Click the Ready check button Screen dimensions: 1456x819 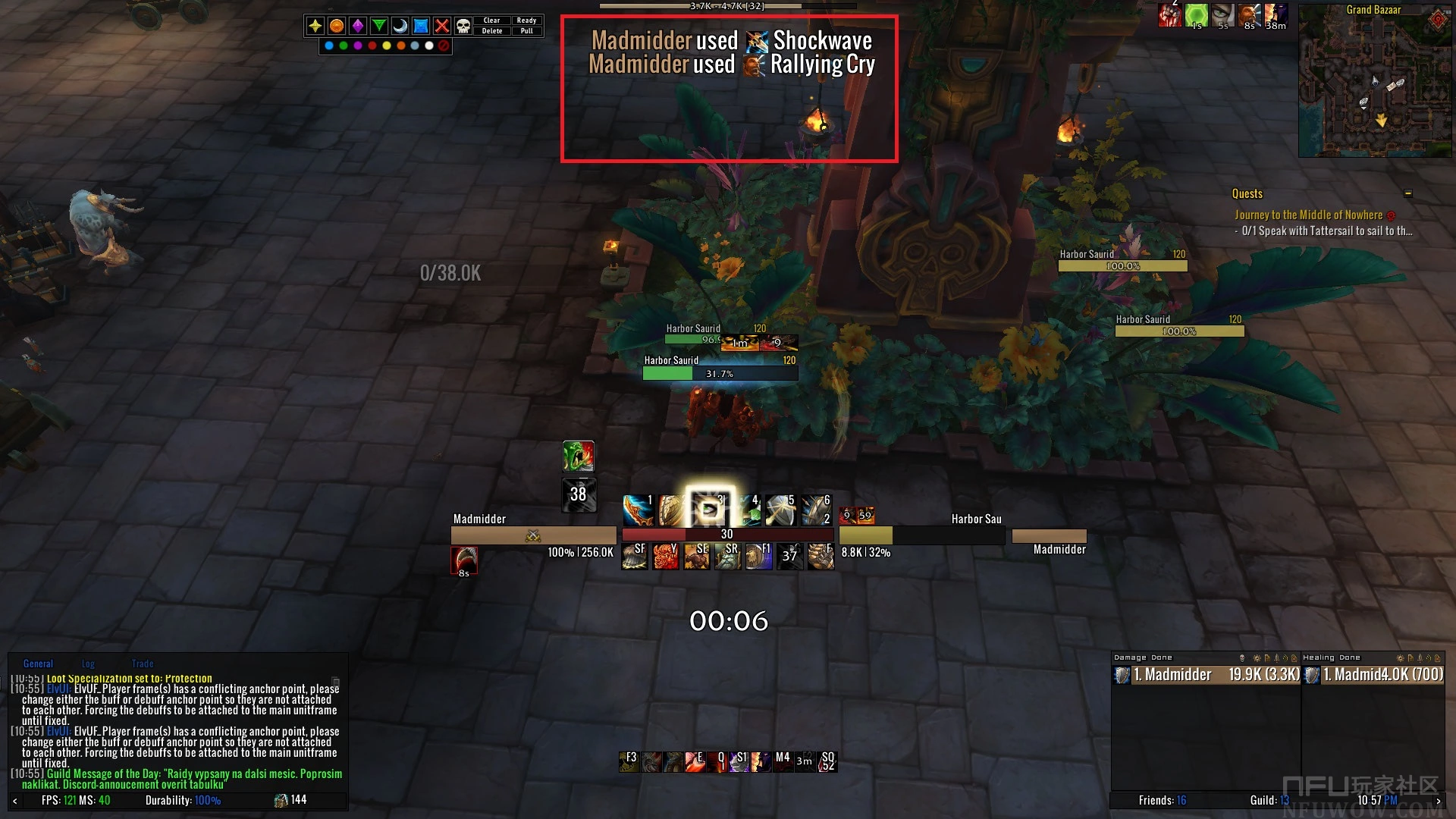tap(526, 20)
